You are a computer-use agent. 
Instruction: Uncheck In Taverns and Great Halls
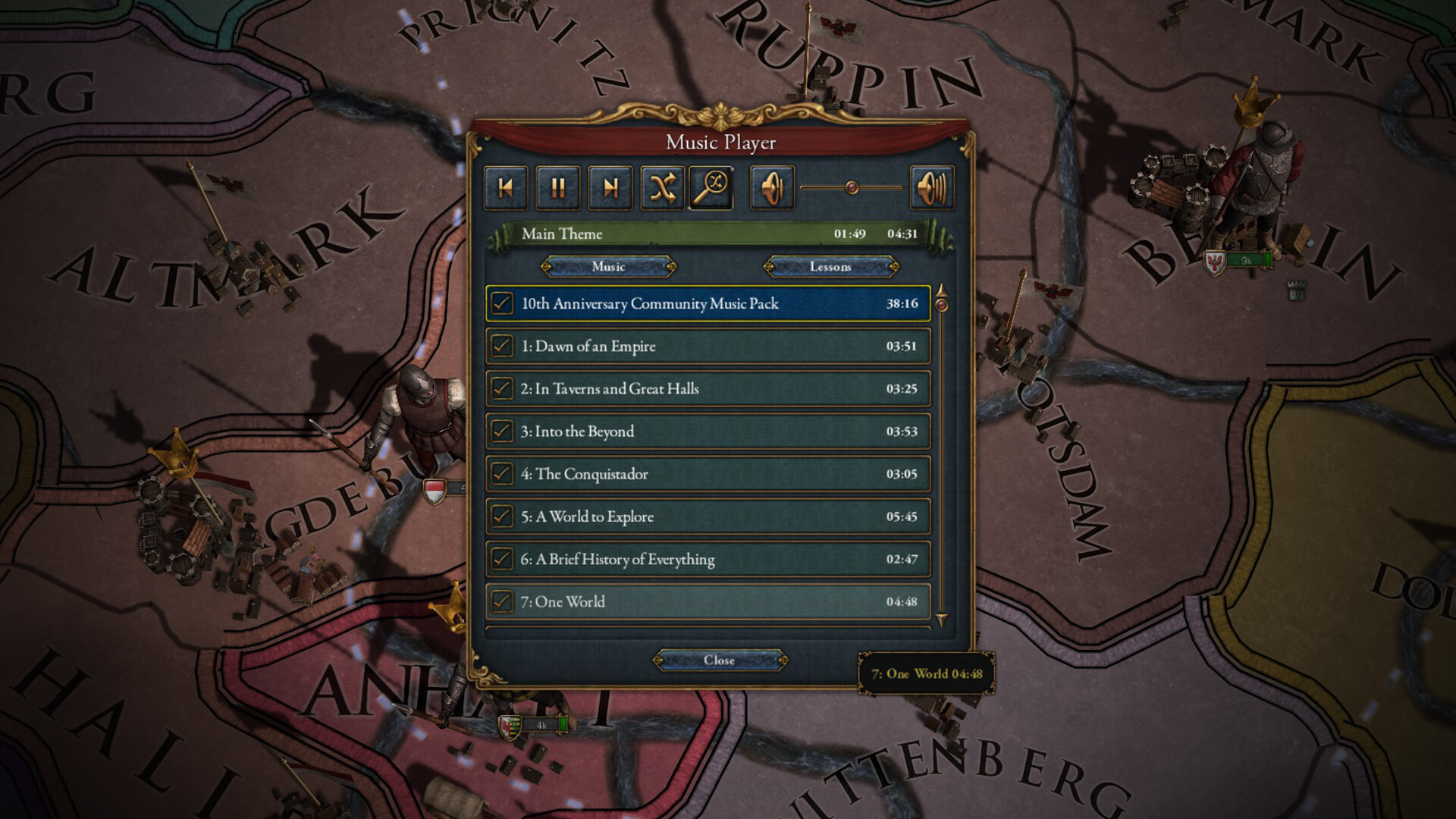click(x=500, y=389)
